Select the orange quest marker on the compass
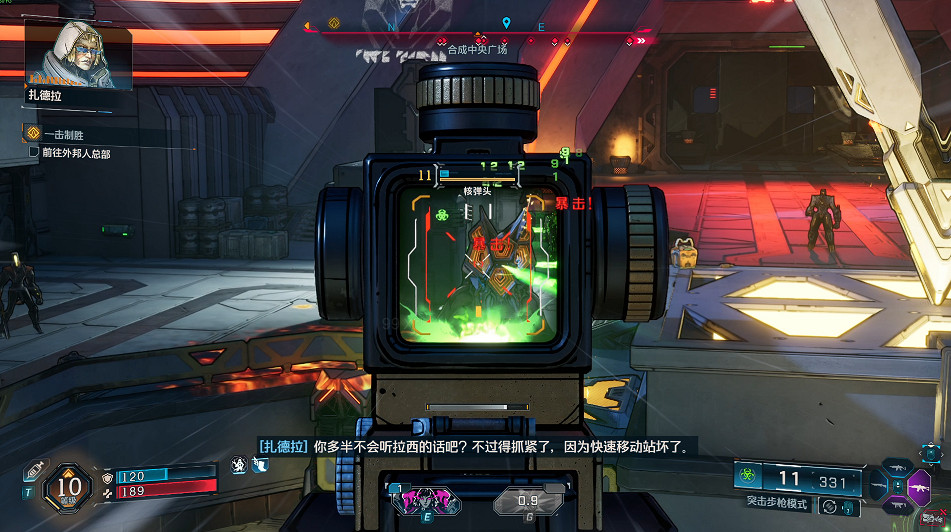Image resolution: width=951 pixels, height=532 pixels. point(335,22)
